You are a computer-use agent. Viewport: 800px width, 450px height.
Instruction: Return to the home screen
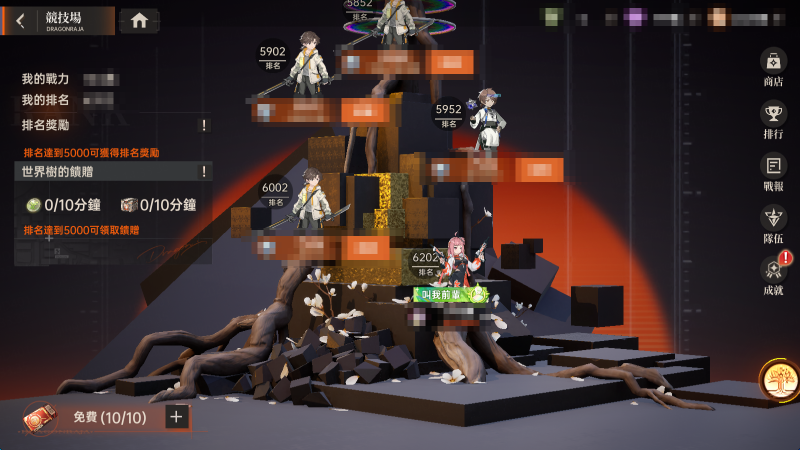pos(139,20)
